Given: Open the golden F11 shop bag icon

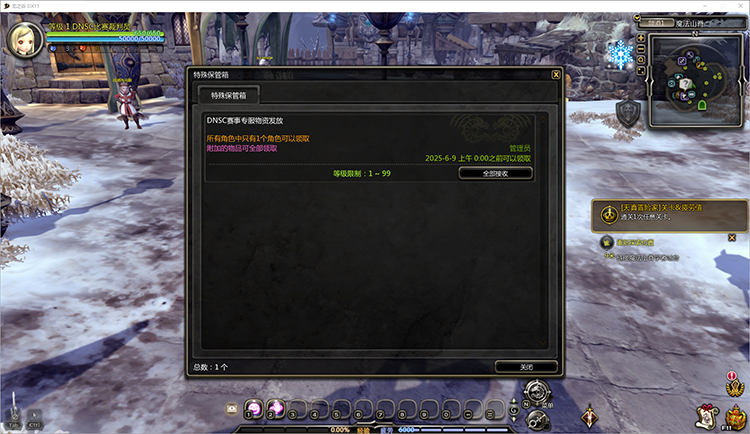Looking at the screenshot, I should click(x=735, y=416).
